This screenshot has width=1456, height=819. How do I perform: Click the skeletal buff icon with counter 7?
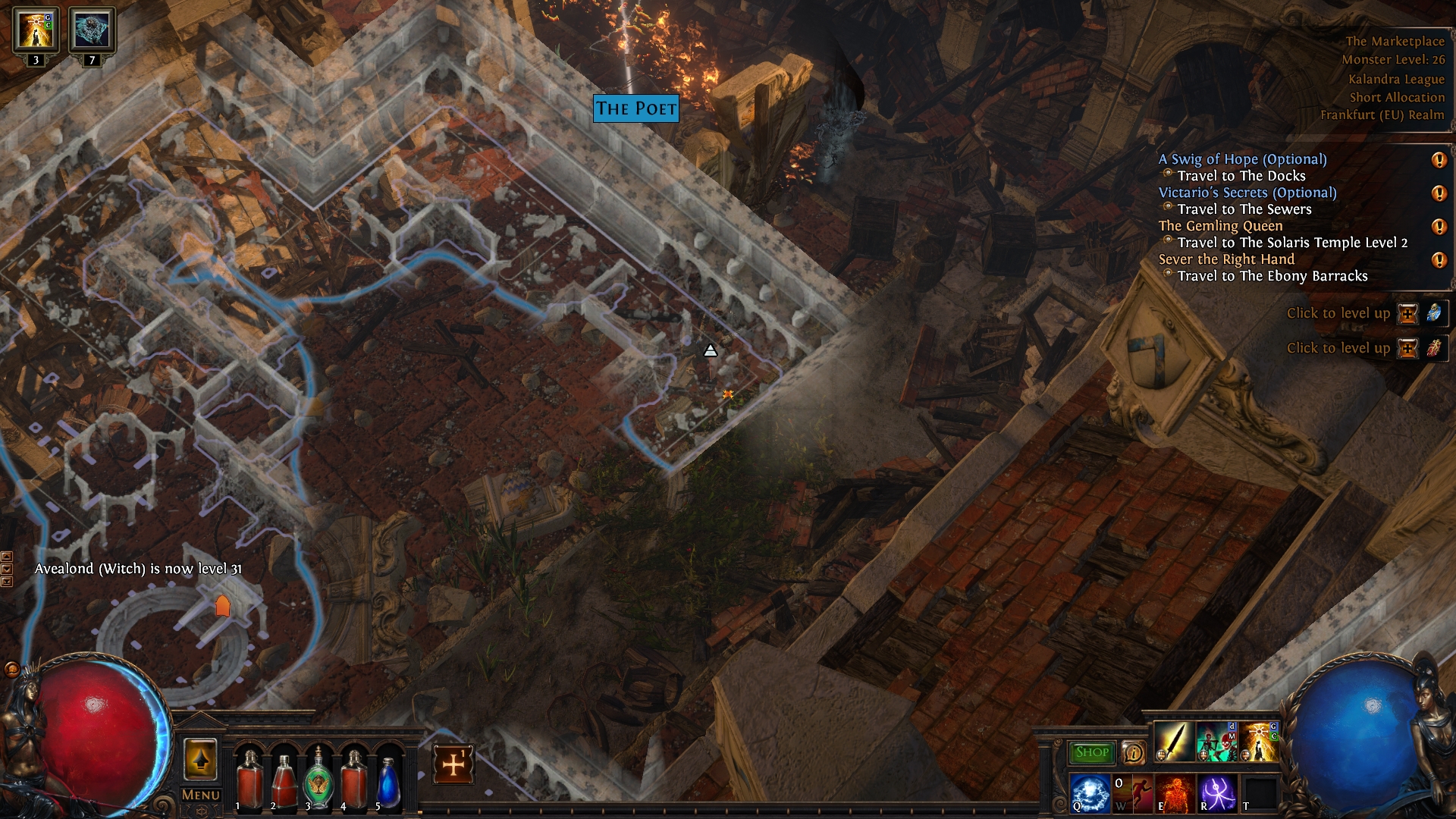tap(93, 30)
